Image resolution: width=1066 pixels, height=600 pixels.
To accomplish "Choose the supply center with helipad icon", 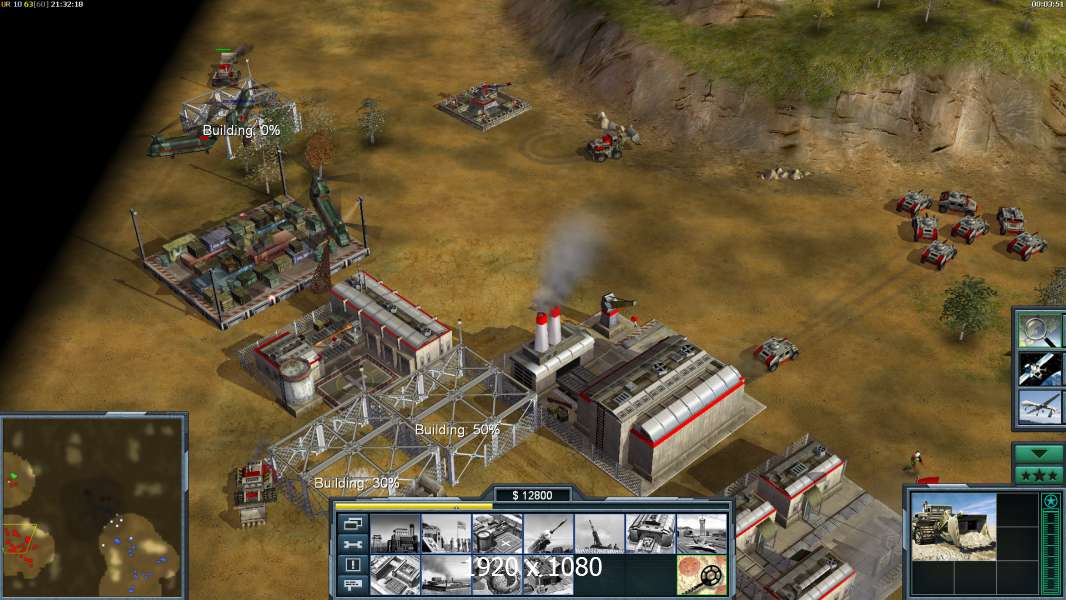I will [497, 533].
